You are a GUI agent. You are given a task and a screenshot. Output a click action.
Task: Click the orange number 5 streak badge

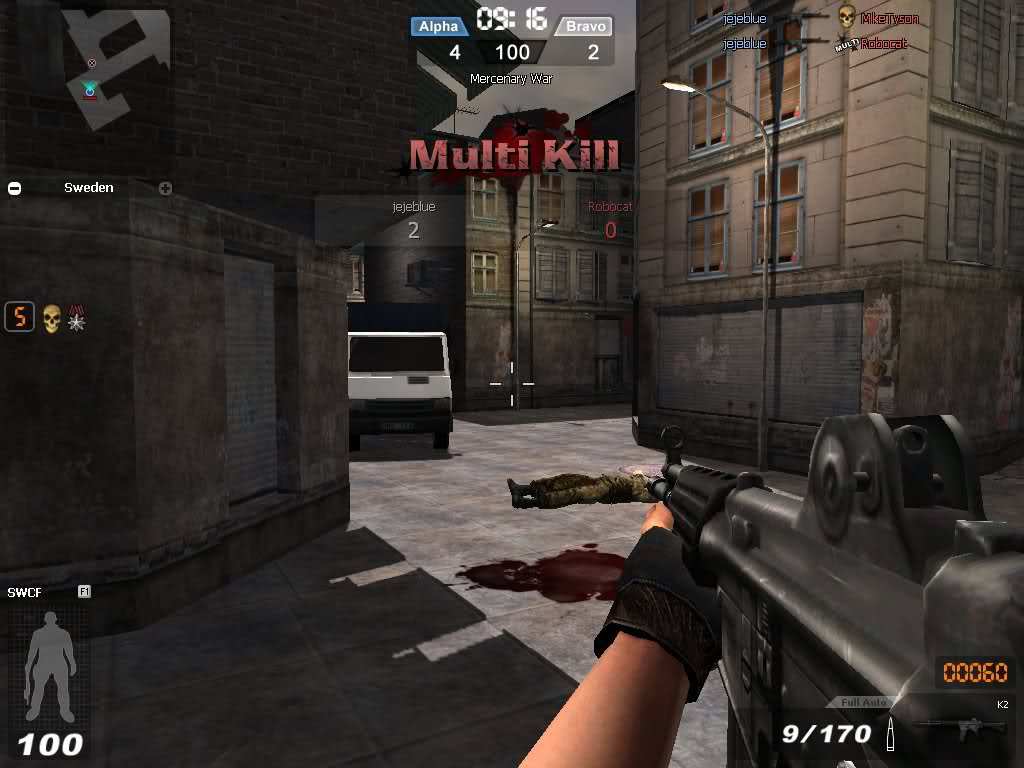[x=19, y=318]
